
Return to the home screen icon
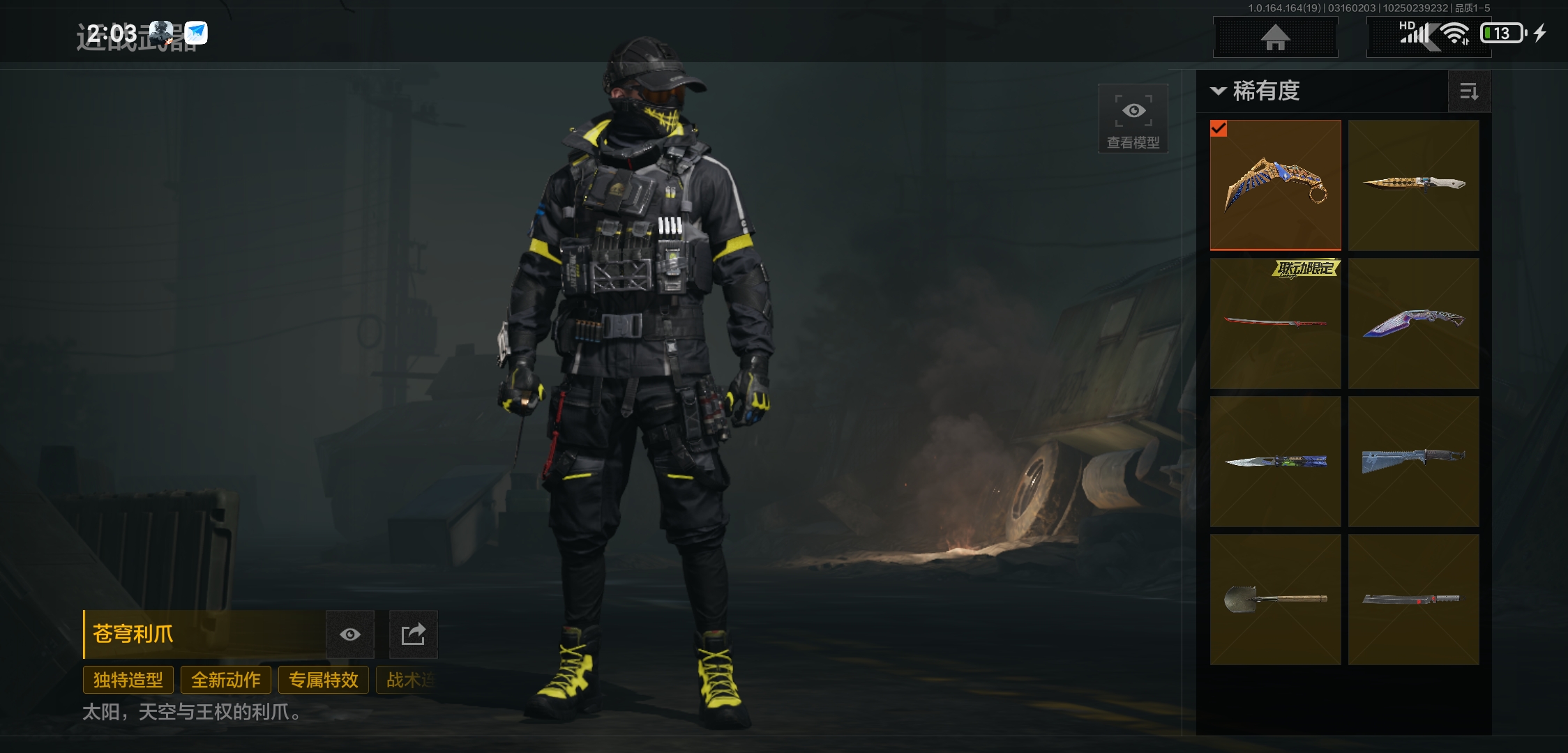point(1275,37)
